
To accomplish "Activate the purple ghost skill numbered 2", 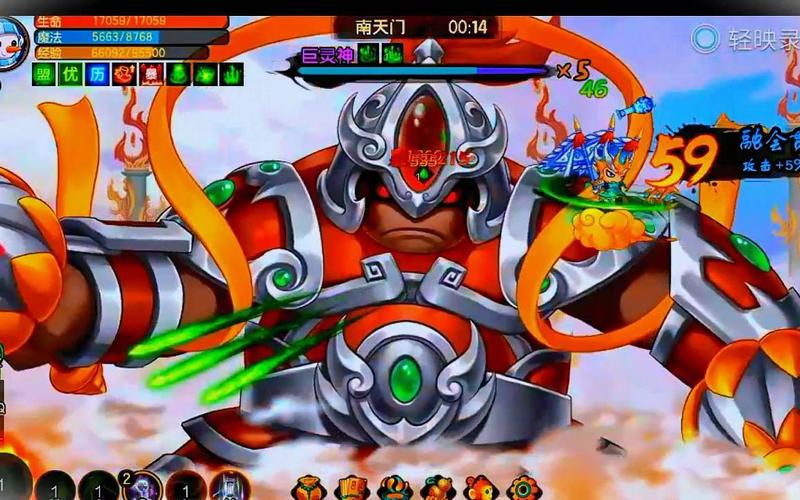I will (x=142, y=487).
